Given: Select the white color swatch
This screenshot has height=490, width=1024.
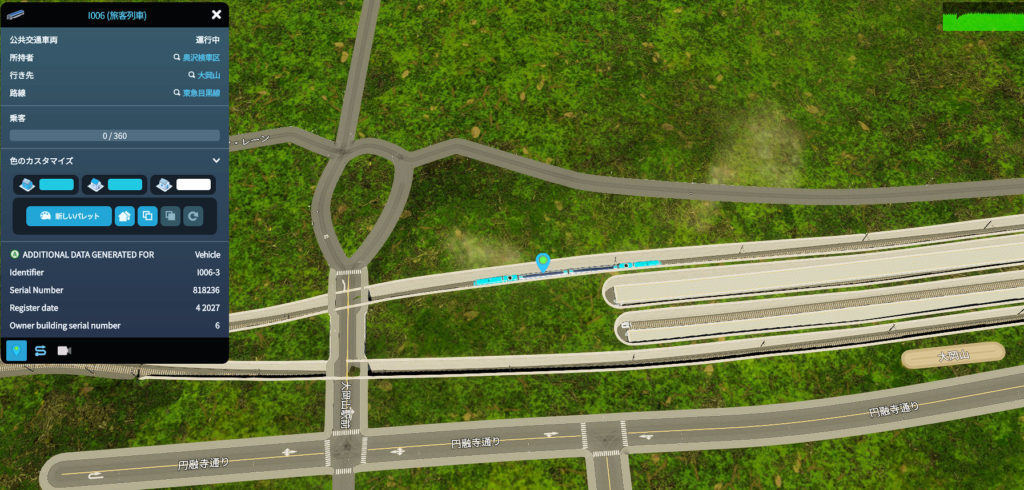Looking at the screenshot, I should tap(192, 185).
